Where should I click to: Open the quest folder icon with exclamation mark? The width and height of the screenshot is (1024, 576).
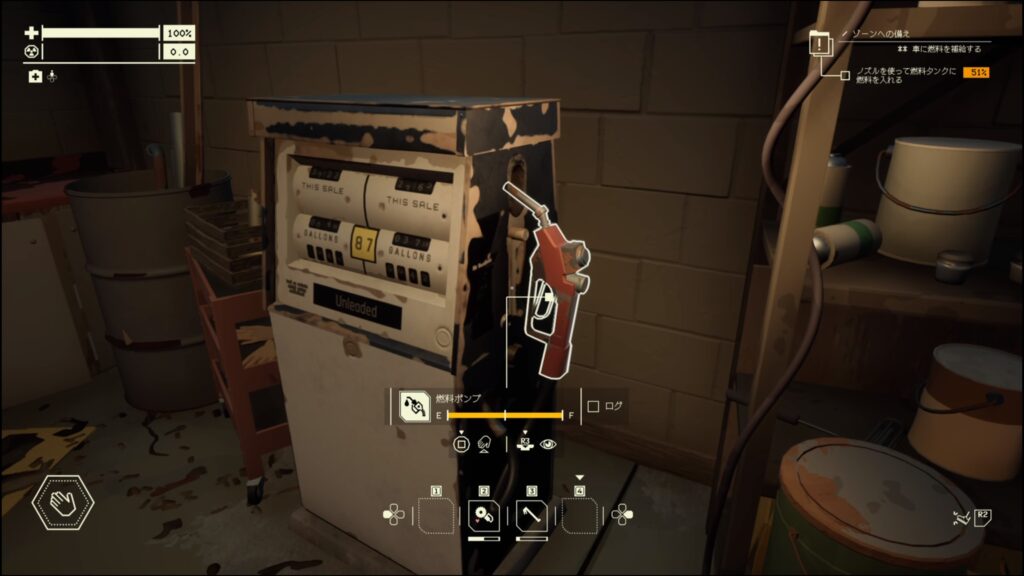coord(820,42)
